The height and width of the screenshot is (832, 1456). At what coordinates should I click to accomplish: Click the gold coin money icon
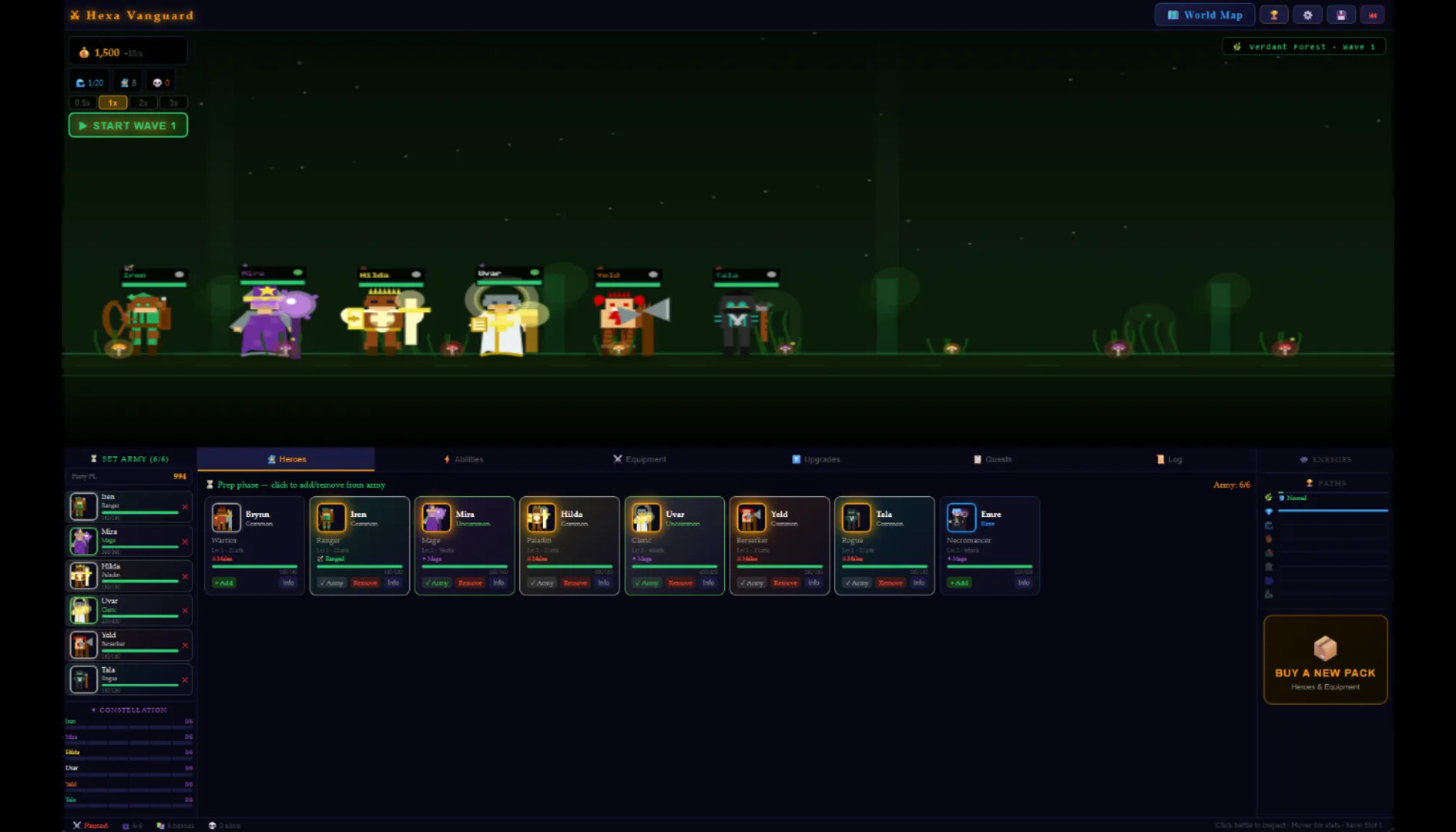click(84, 52)
